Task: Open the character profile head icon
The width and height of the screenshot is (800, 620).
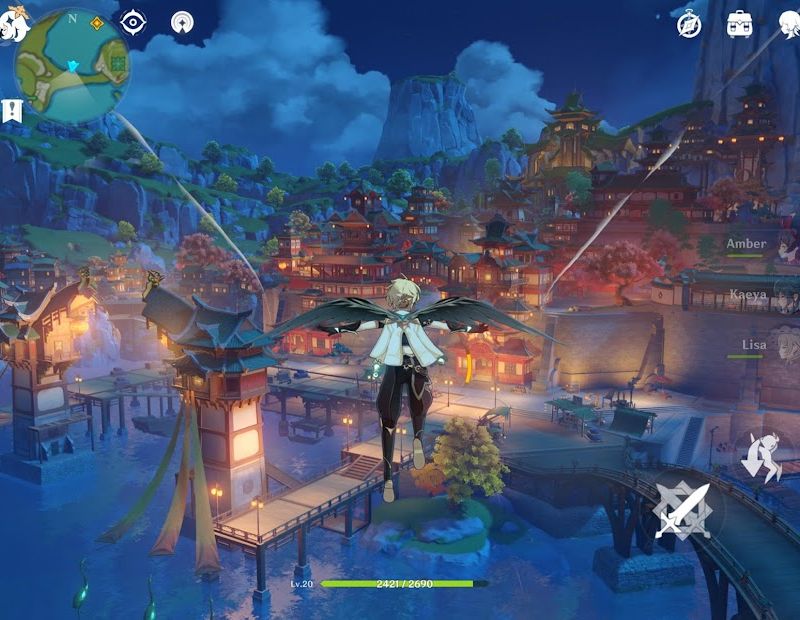Action: point(790,24)
